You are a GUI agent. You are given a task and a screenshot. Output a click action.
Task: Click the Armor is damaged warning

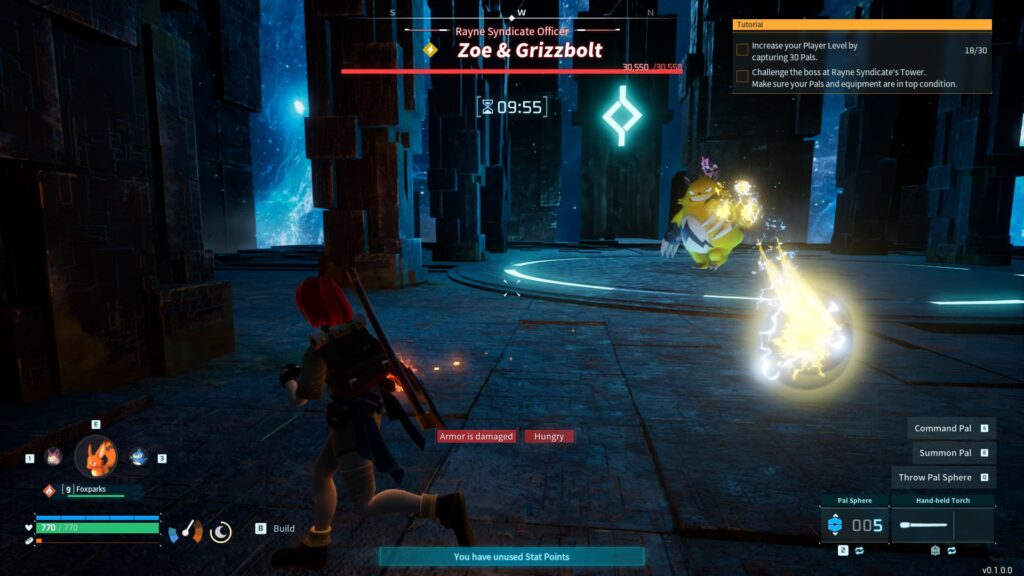click(476, 436)
